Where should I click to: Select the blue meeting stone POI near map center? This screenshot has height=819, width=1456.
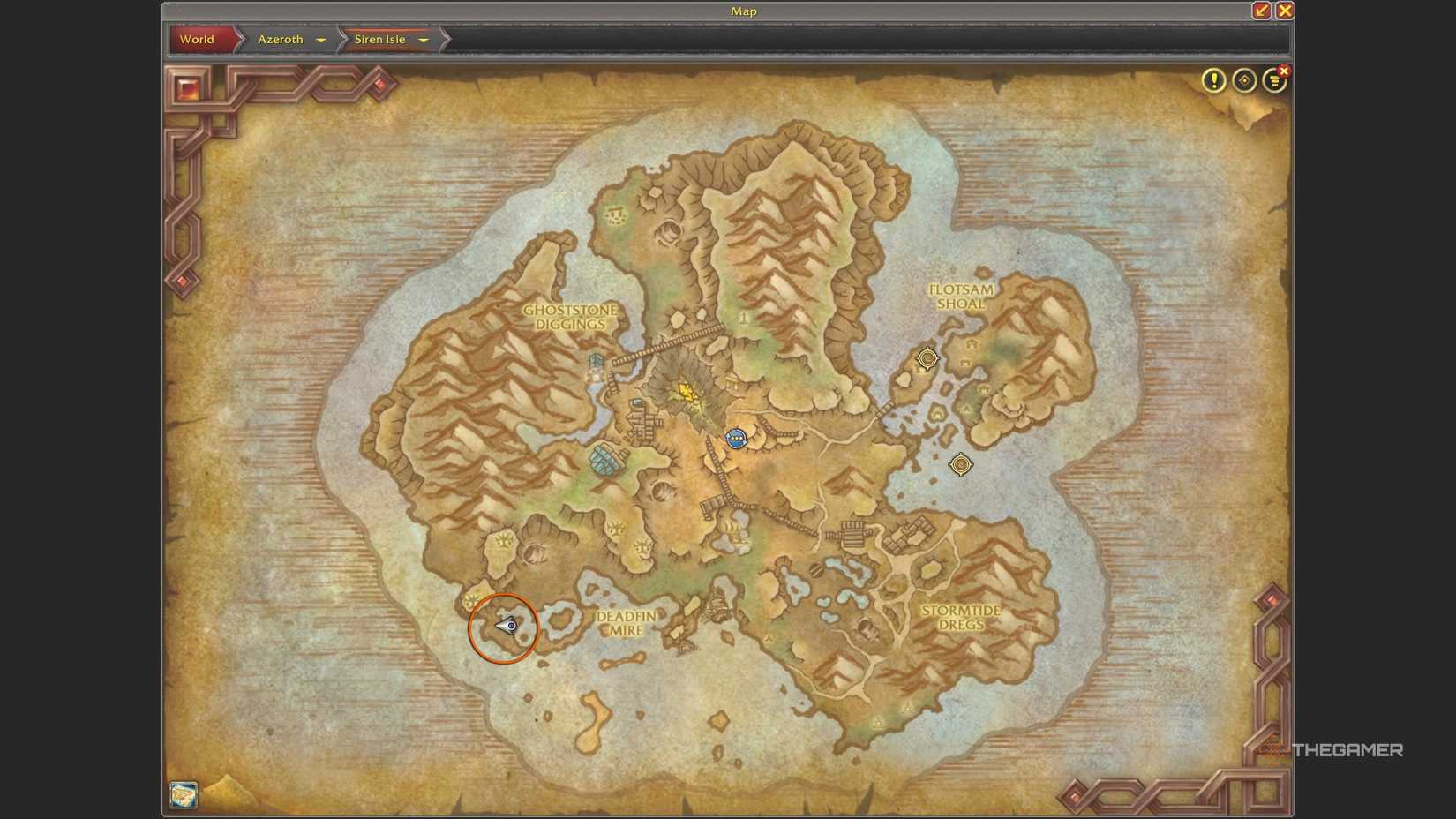(x=737, y=439)
